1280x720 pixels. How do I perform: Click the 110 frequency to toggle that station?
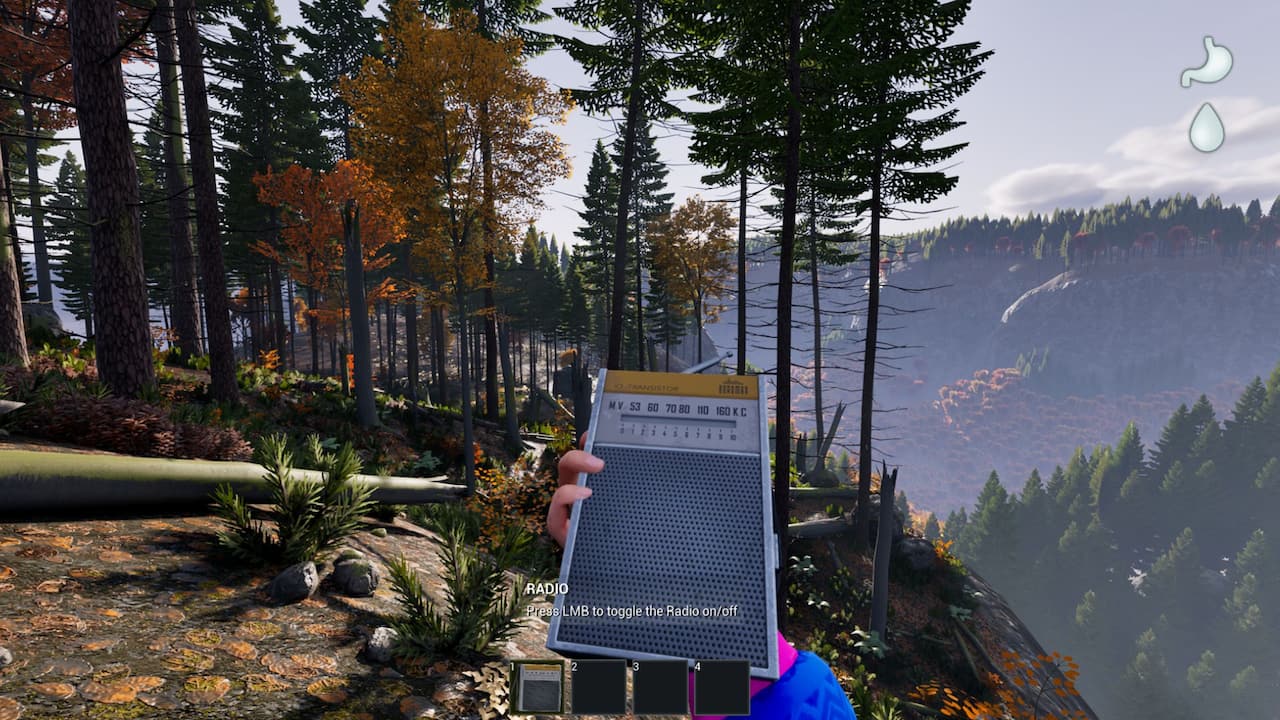pos(703,411)
